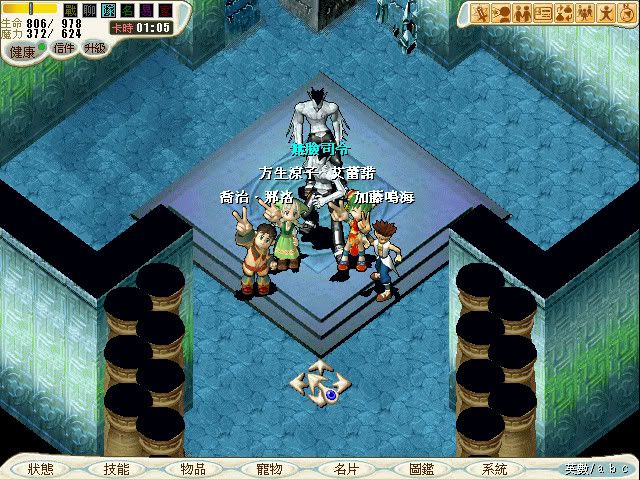Click the crossed-swords duel action icon
This screenshot has width=640, height=480.
(481, 13)
